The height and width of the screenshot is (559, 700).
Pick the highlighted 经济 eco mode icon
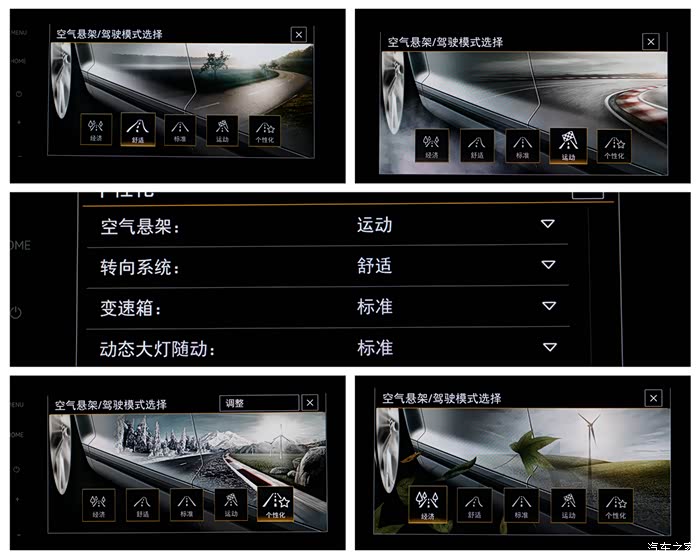pyautogui.click(x=429, y=506)
